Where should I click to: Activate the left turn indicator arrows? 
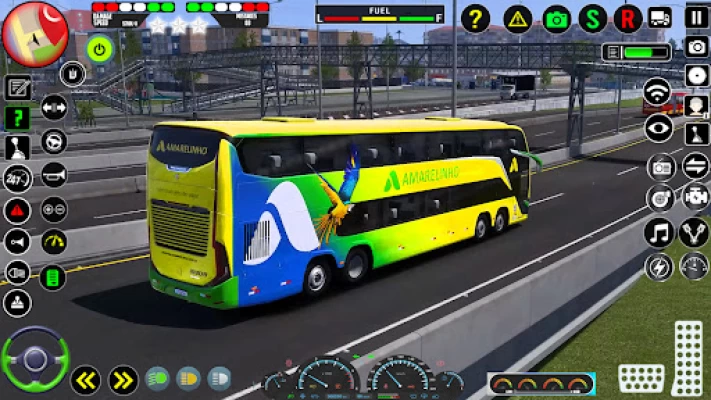(x=85, y=380)
